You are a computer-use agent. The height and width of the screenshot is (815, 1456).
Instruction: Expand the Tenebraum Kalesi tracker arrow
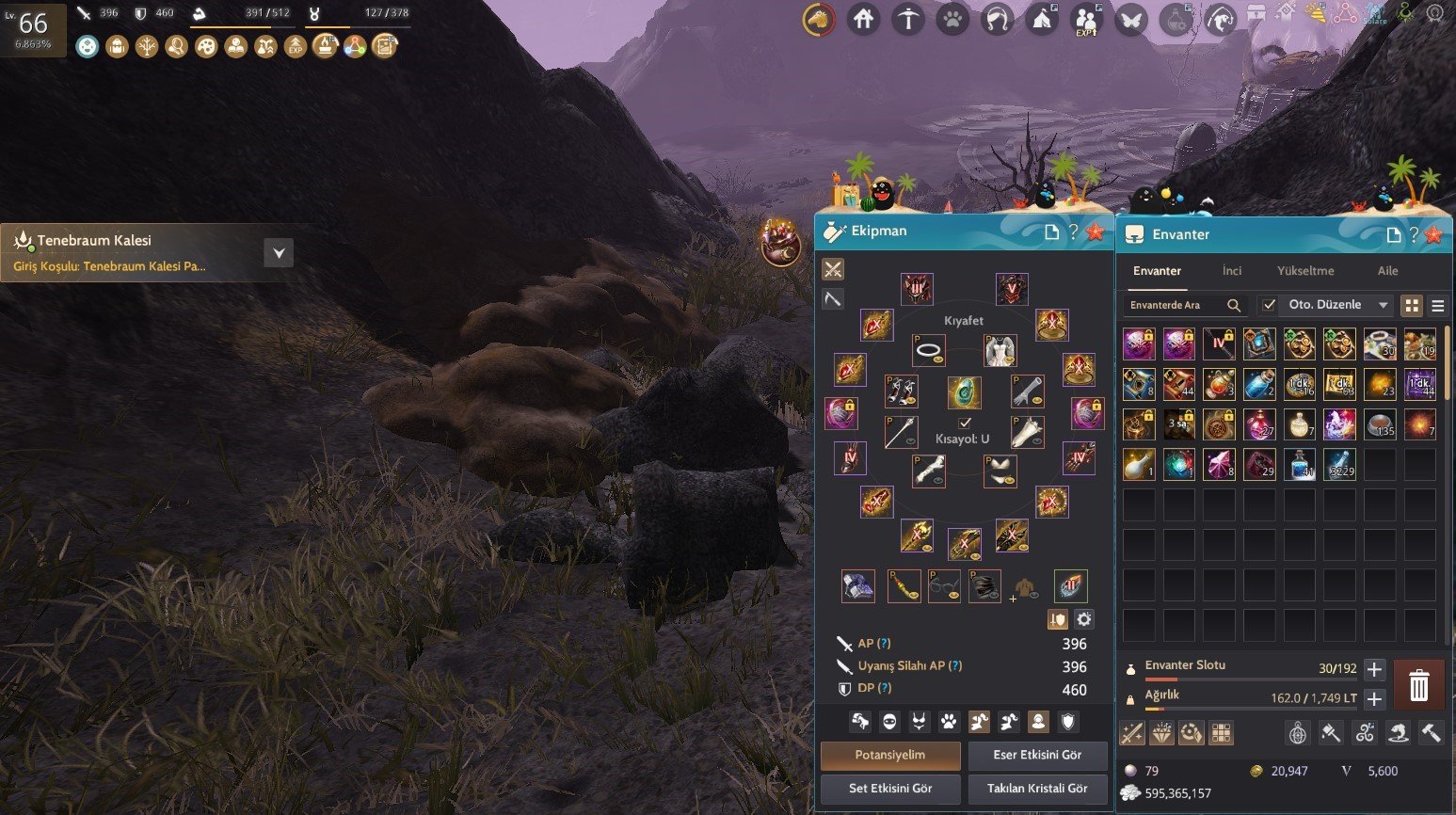[x=279, y=253]
